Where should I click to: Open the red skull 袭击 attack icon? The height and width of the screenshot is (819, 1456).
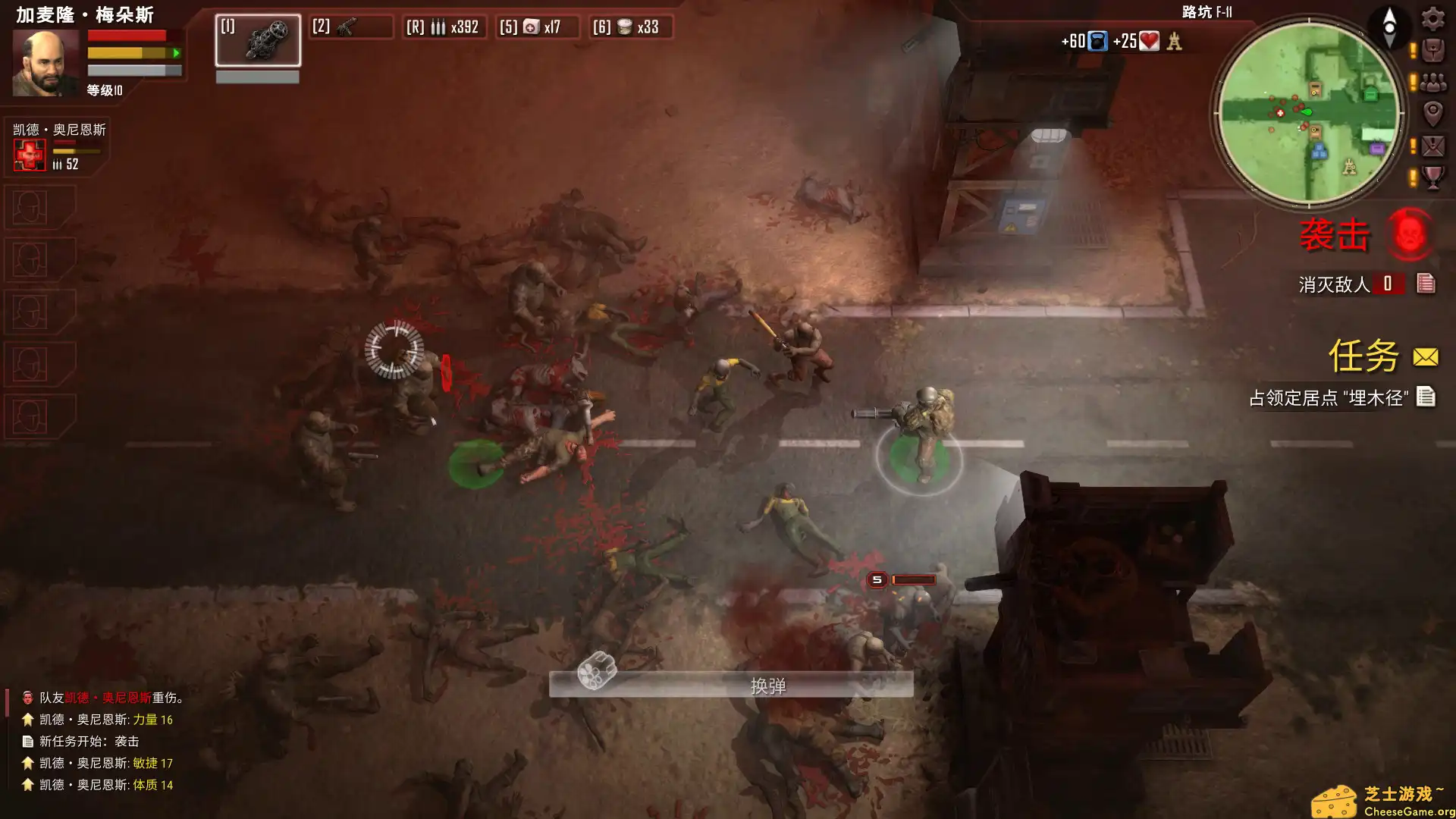[1410, 235]
